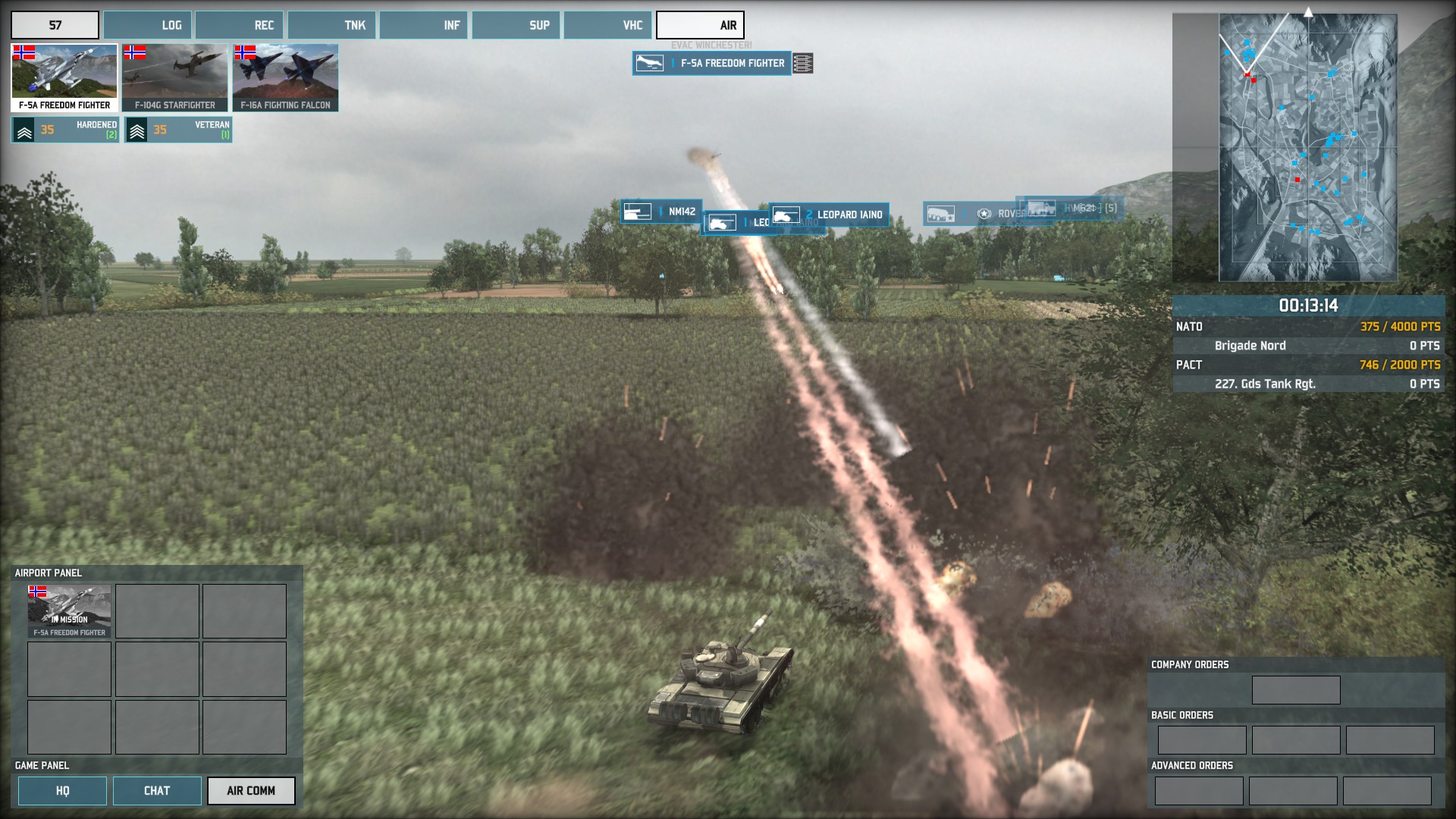Select the F-5A Freedom Fighter unit label
The height and width of the screenshot is (819, 1456).
click(x=712, y=64)
